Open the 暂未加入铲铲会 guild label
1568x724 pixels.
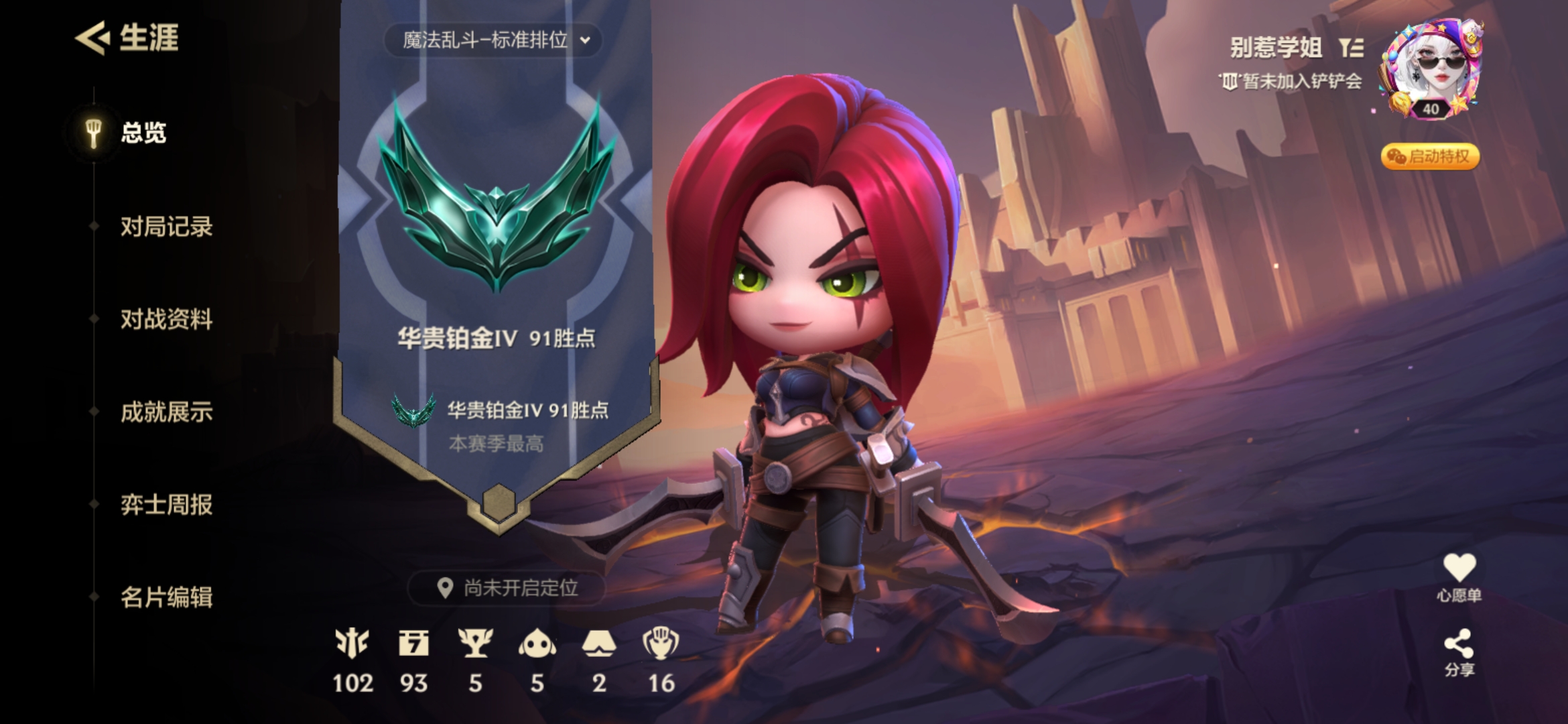1291,82
